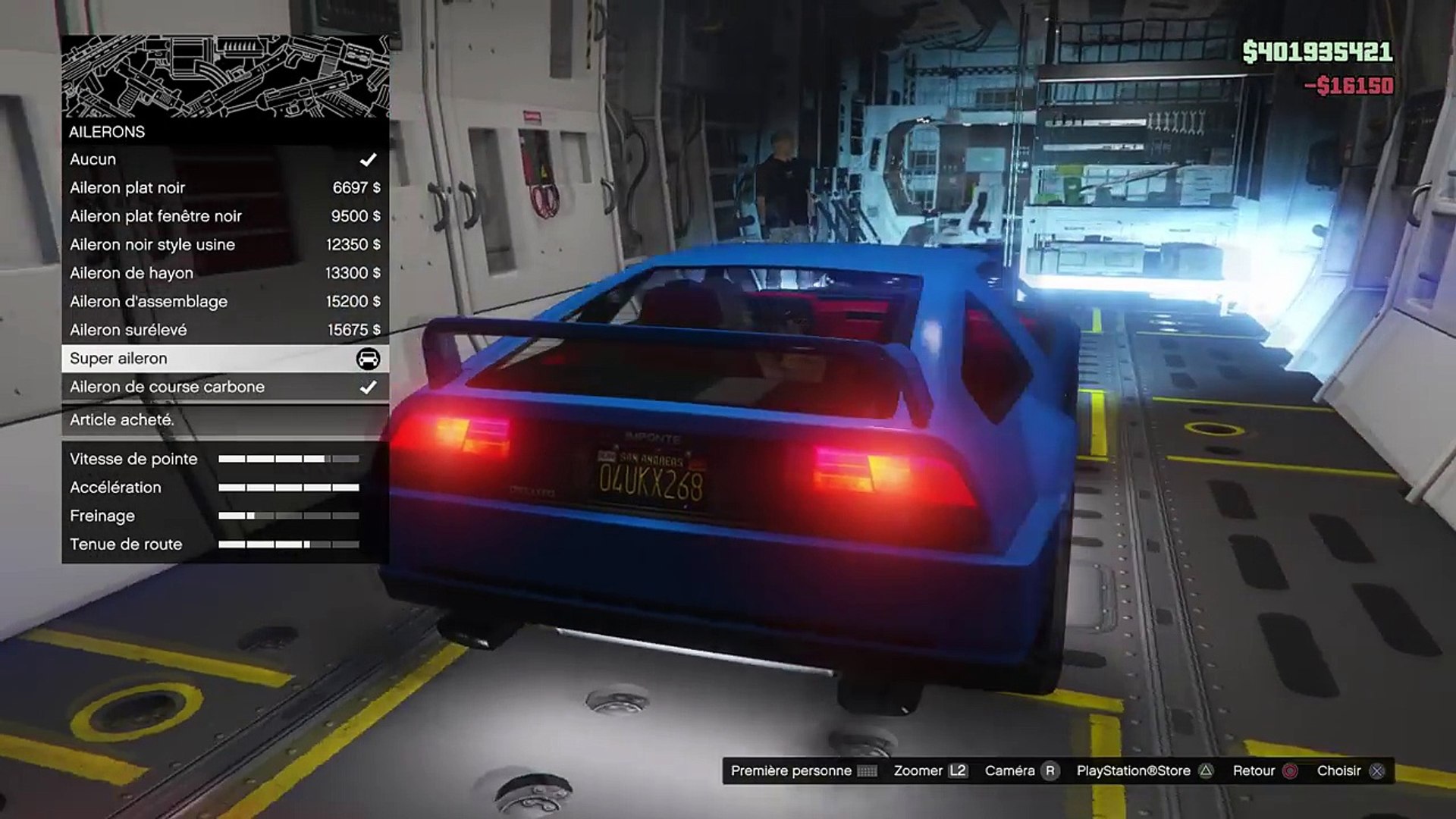
Task: Pick the Aileron surélevé spoiler
Action: 224,330
